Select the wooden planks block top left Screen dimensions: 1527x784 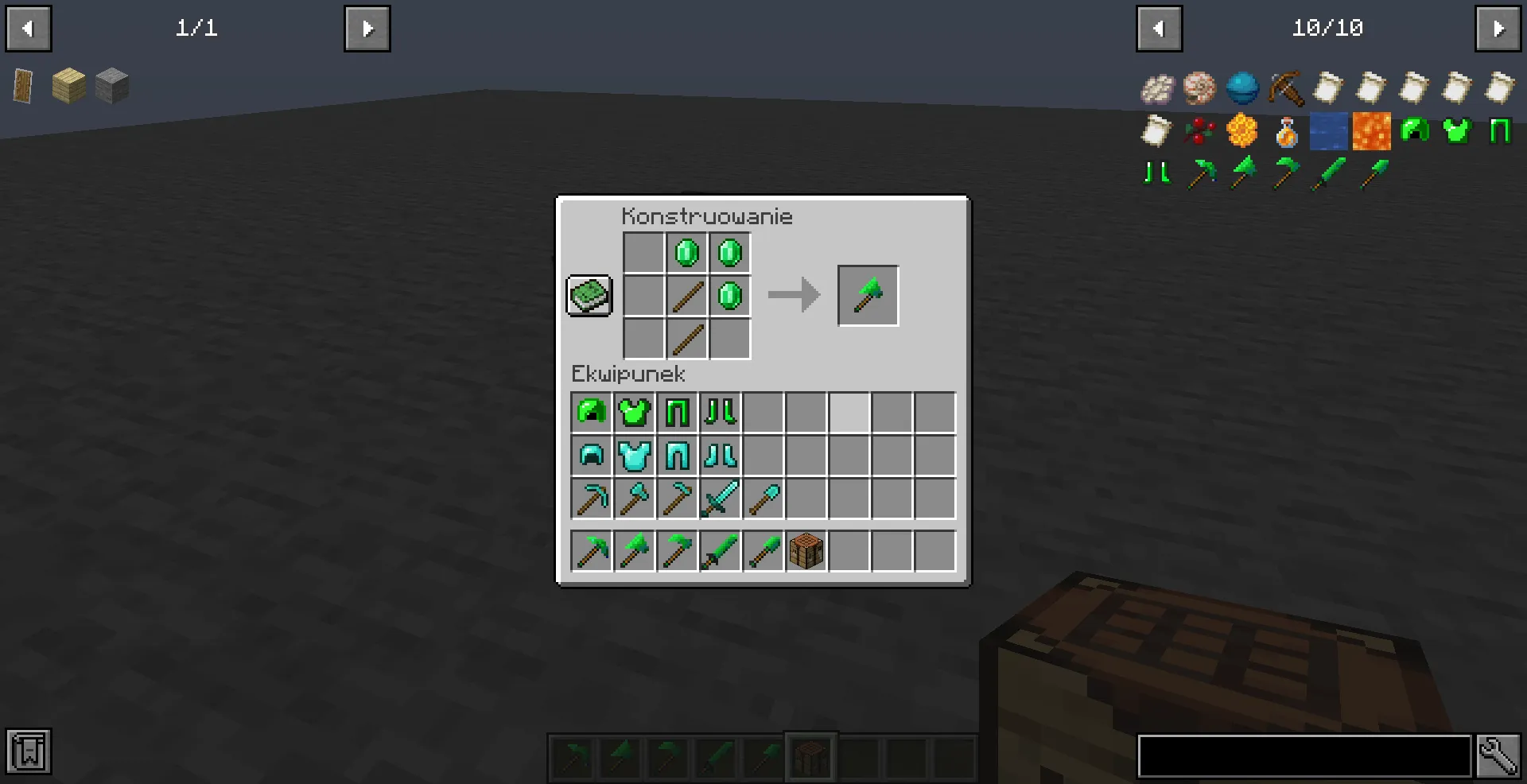click(x=69, y=86)
